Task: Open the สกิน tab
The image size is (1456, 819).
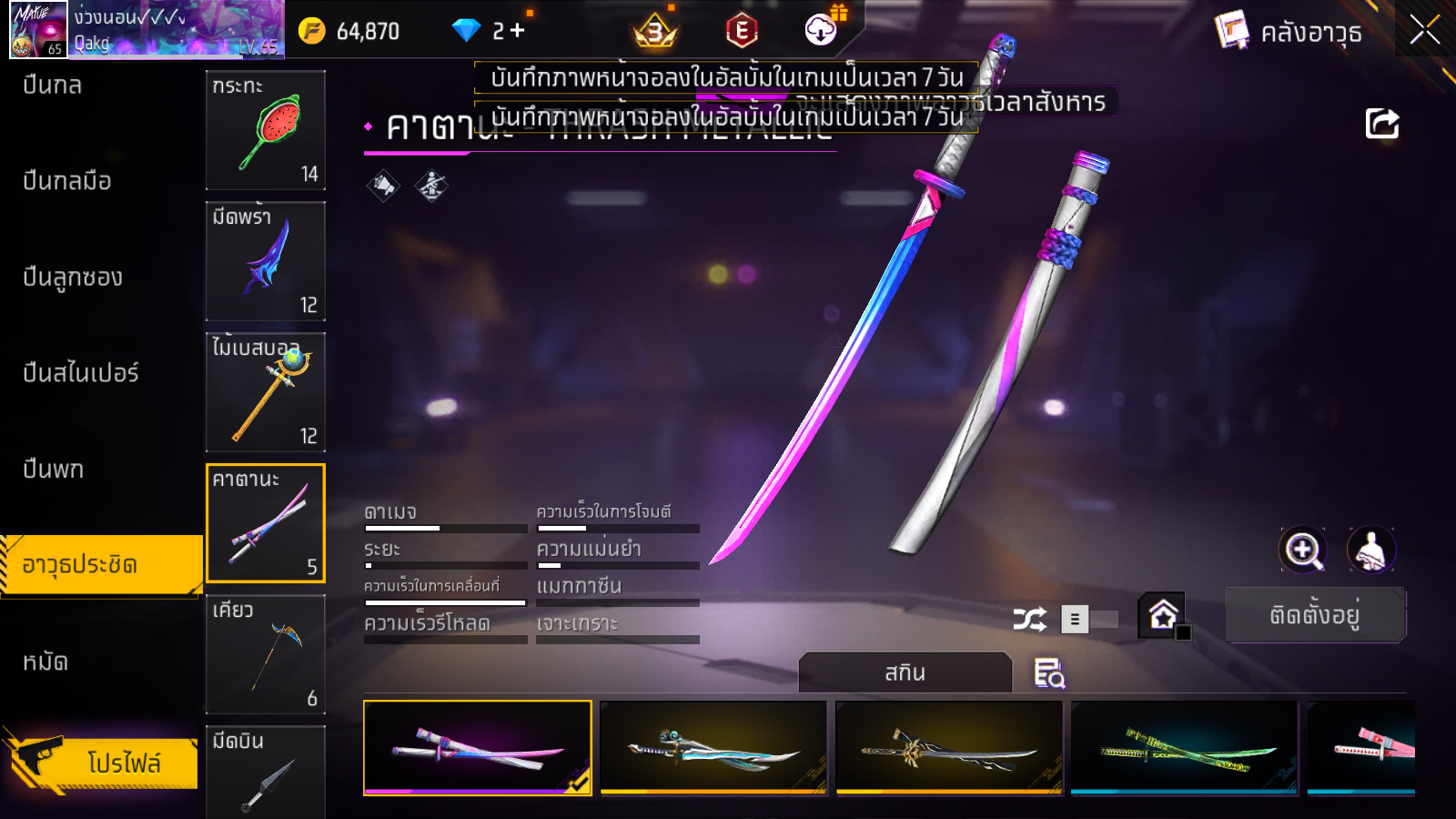Action: tap(905, 673)
